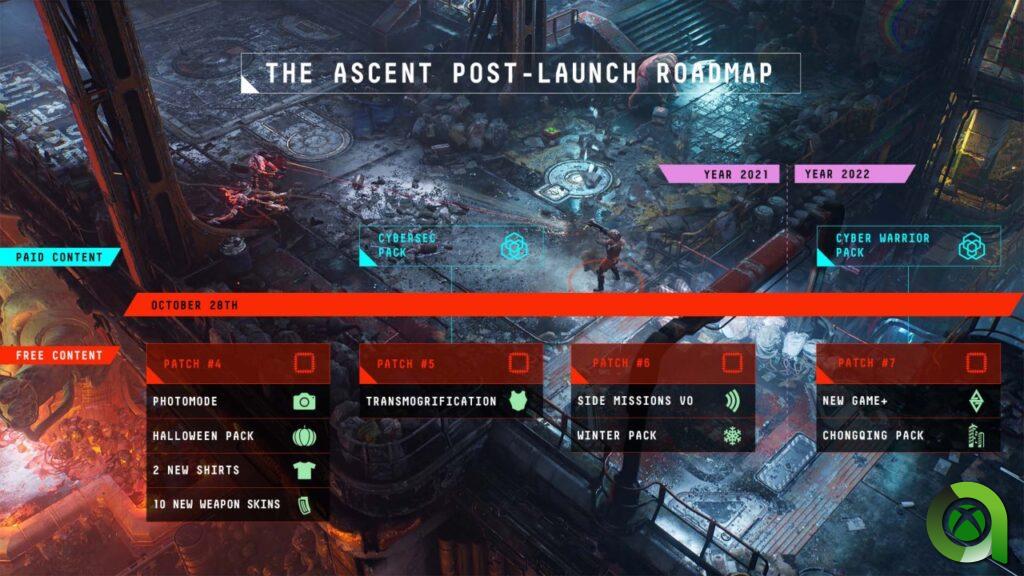Choose the Halloween Pack entry
Image resolution: width=1024 pixels, height=576 pixels.
click(x=238, y=436)
